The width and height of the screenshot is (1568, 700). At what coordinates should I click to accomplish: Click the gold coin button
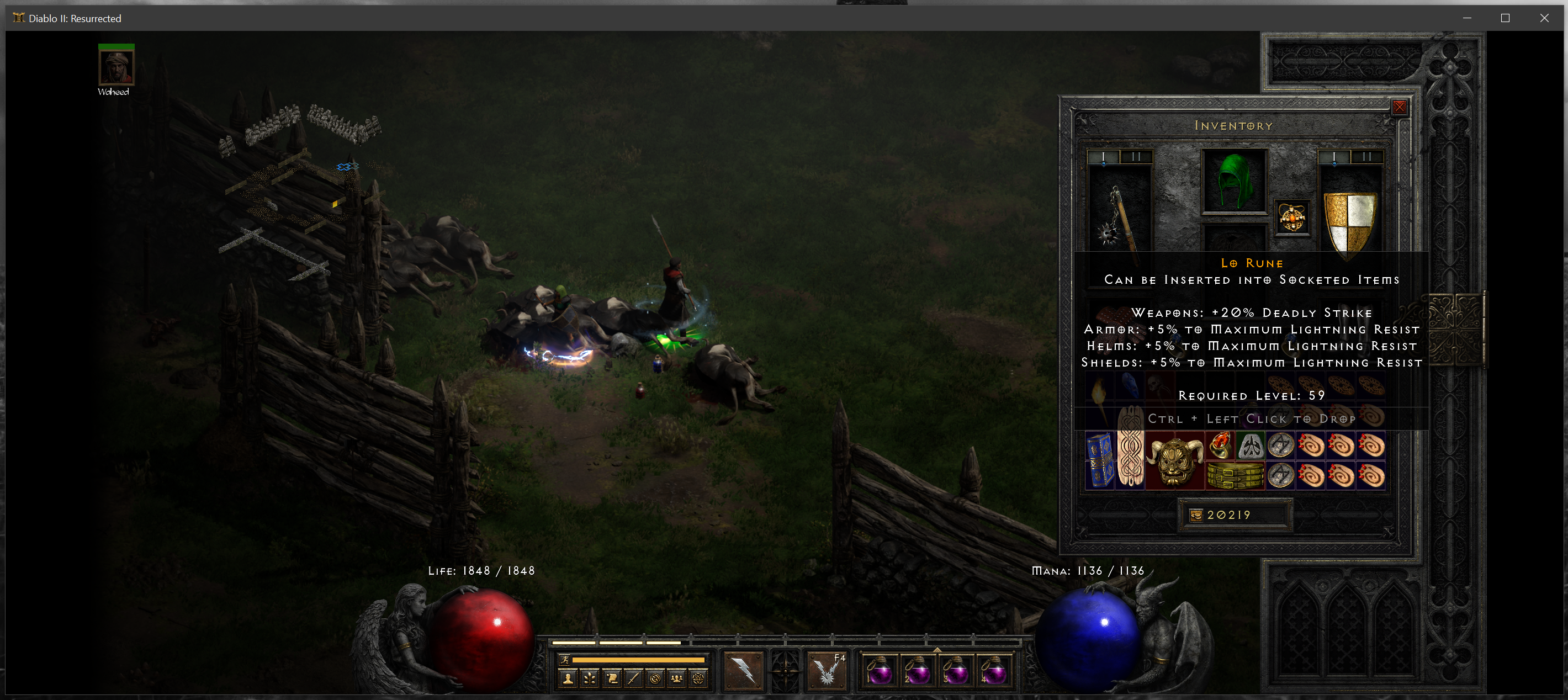(x=1196, y=516)
